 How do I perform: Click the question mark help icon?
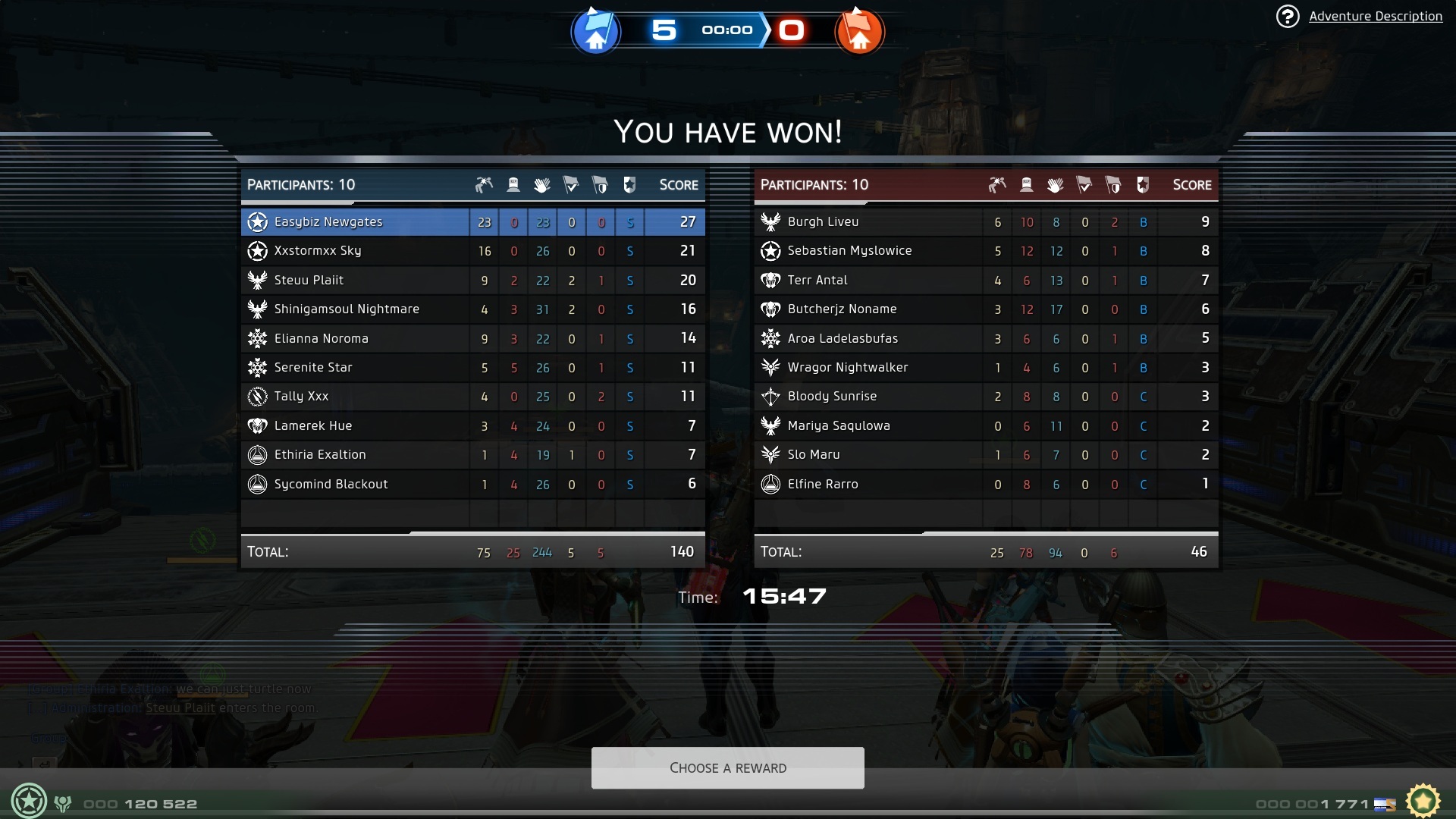coord(1287,16)
